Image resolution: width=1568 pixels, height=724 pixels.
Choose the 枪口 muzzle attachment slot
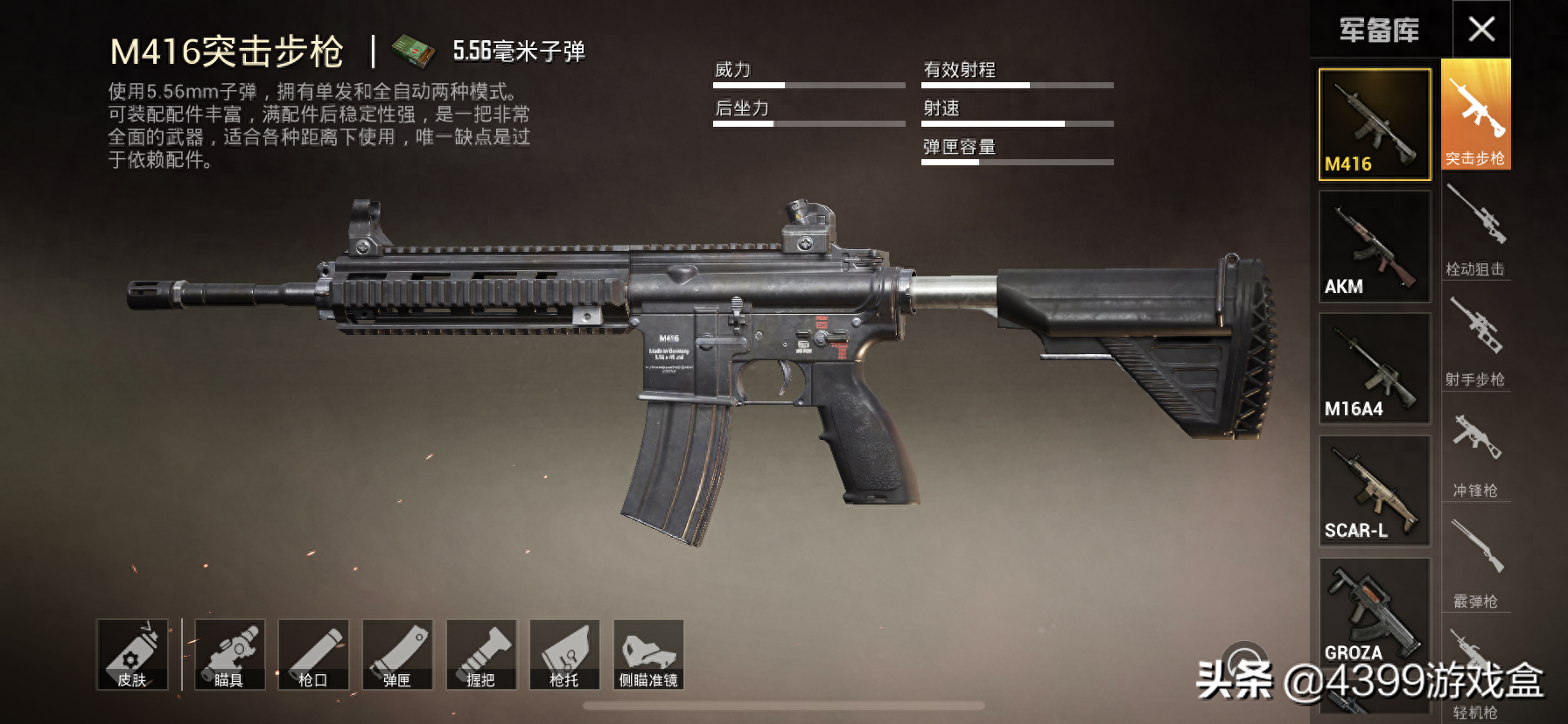coord(313,655)
